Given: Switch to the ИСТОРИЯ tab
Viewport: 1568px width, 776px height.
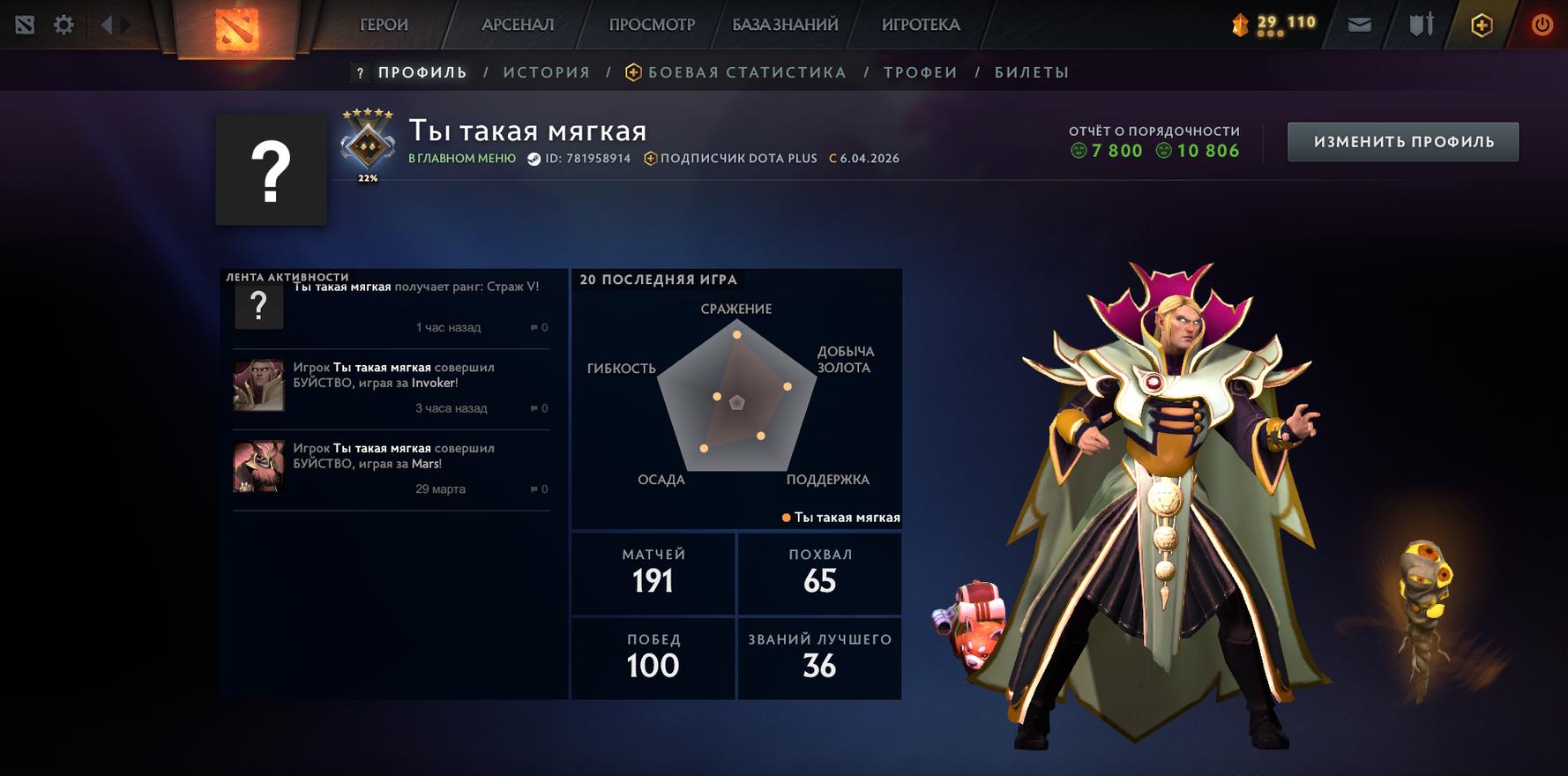Looking at the screenshot, I should coord(547,72).
